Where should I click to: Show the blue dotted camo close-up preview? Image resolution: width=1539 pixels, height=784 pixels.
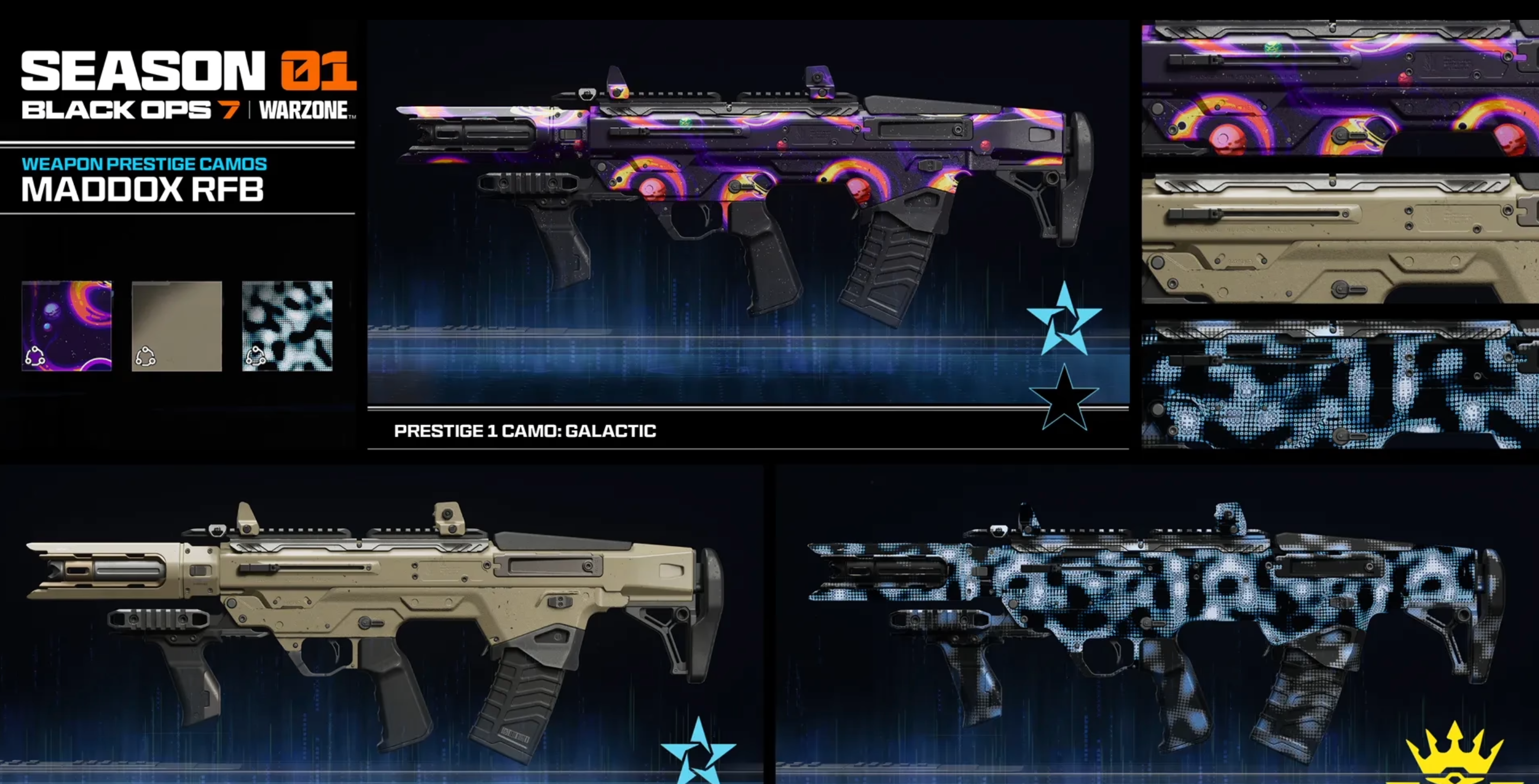(x=1339, y=384)
